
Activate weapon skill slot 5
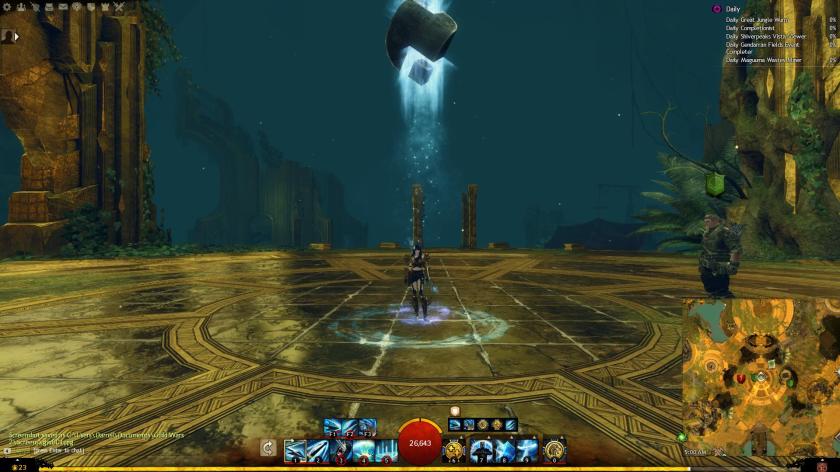point(386,450)
